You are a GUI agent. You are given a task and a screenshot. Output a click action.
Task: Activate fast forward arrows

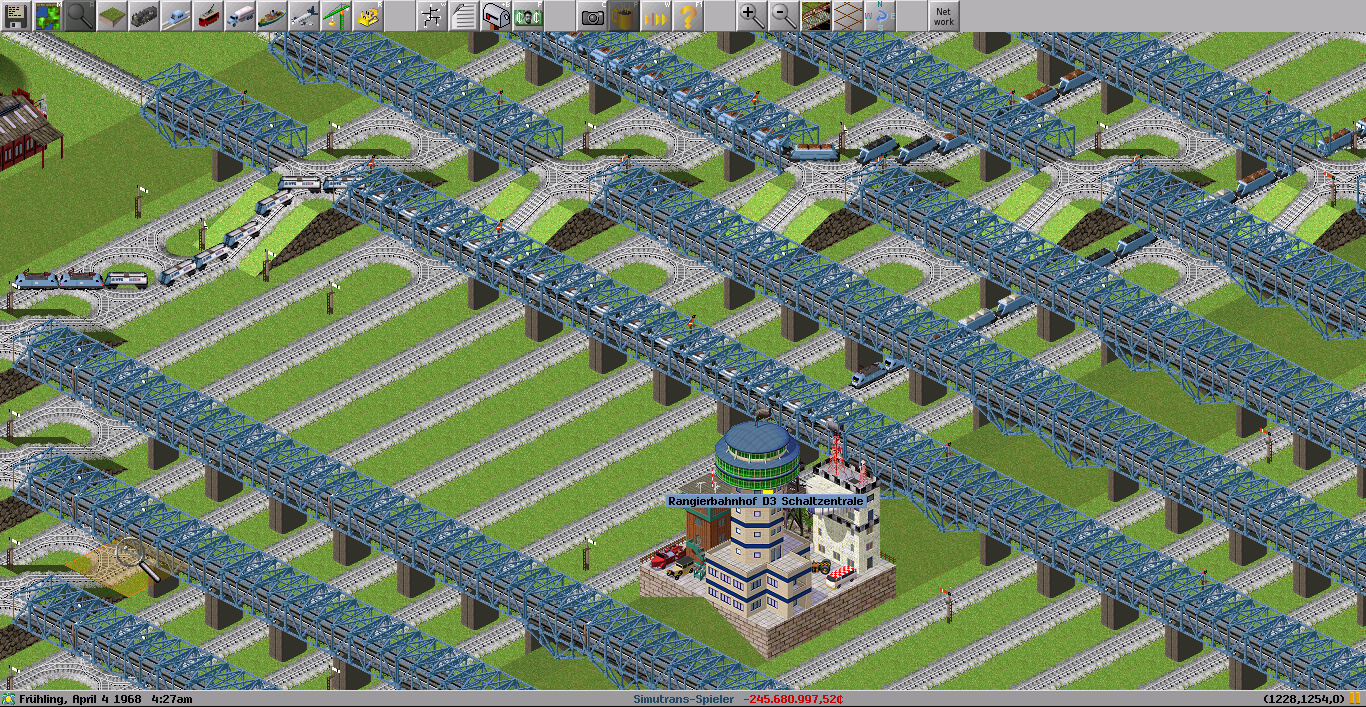point(656,16)
